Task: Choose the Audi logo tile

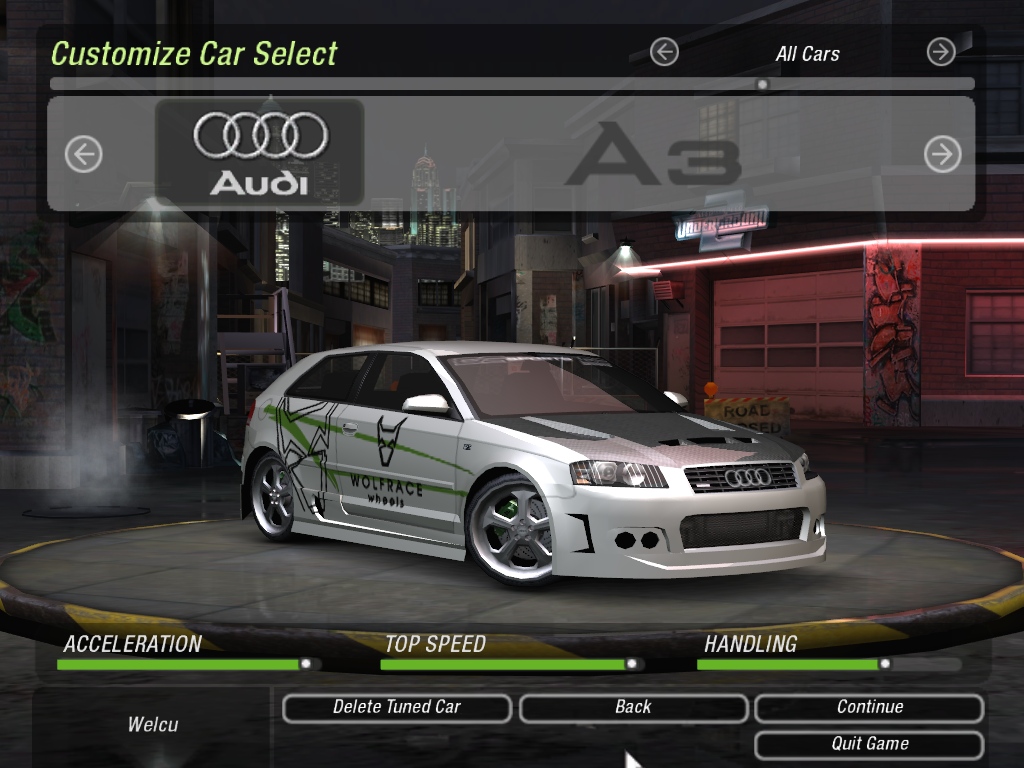Action: 260,153
